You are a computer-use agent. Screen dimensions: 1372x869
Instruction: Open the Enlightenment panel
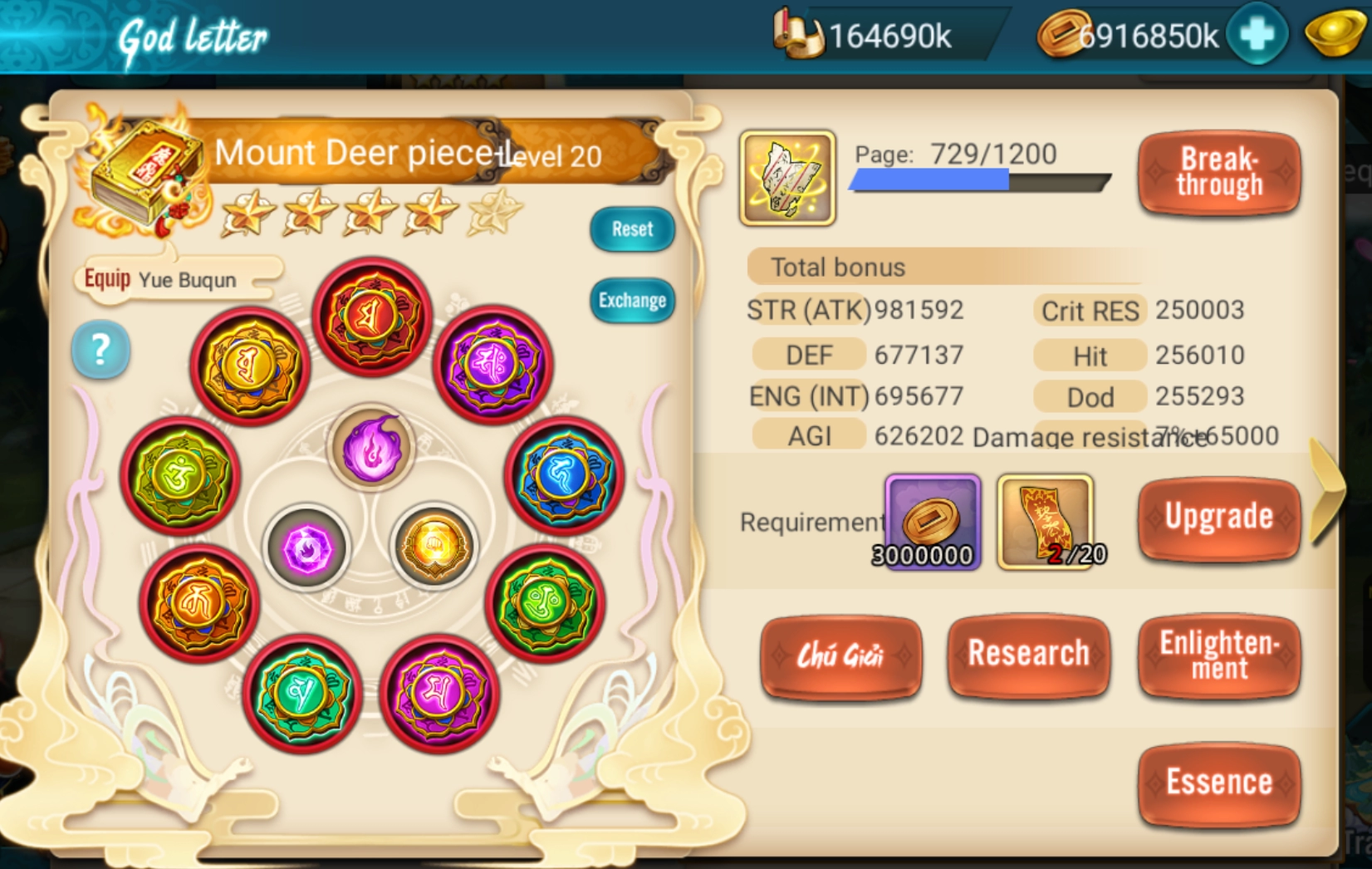[1218, 655]
